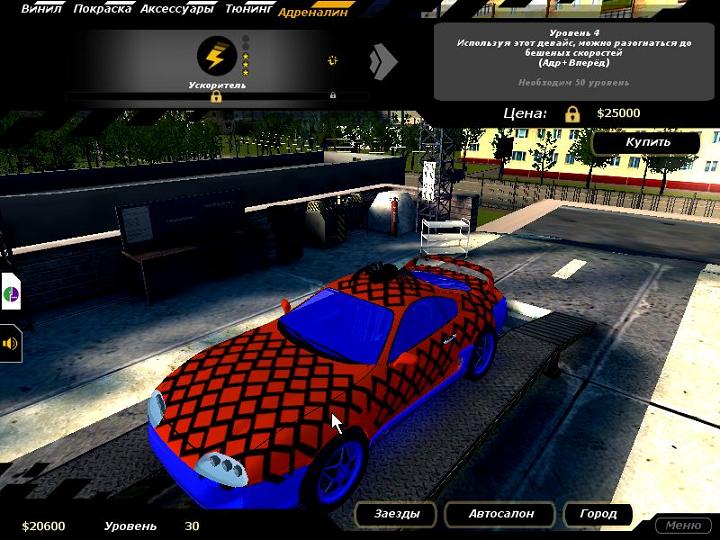The width and height of the screenshot is (720, 540).
Task: Toggle sound with the speaker icon
Action: click(11, 343)
